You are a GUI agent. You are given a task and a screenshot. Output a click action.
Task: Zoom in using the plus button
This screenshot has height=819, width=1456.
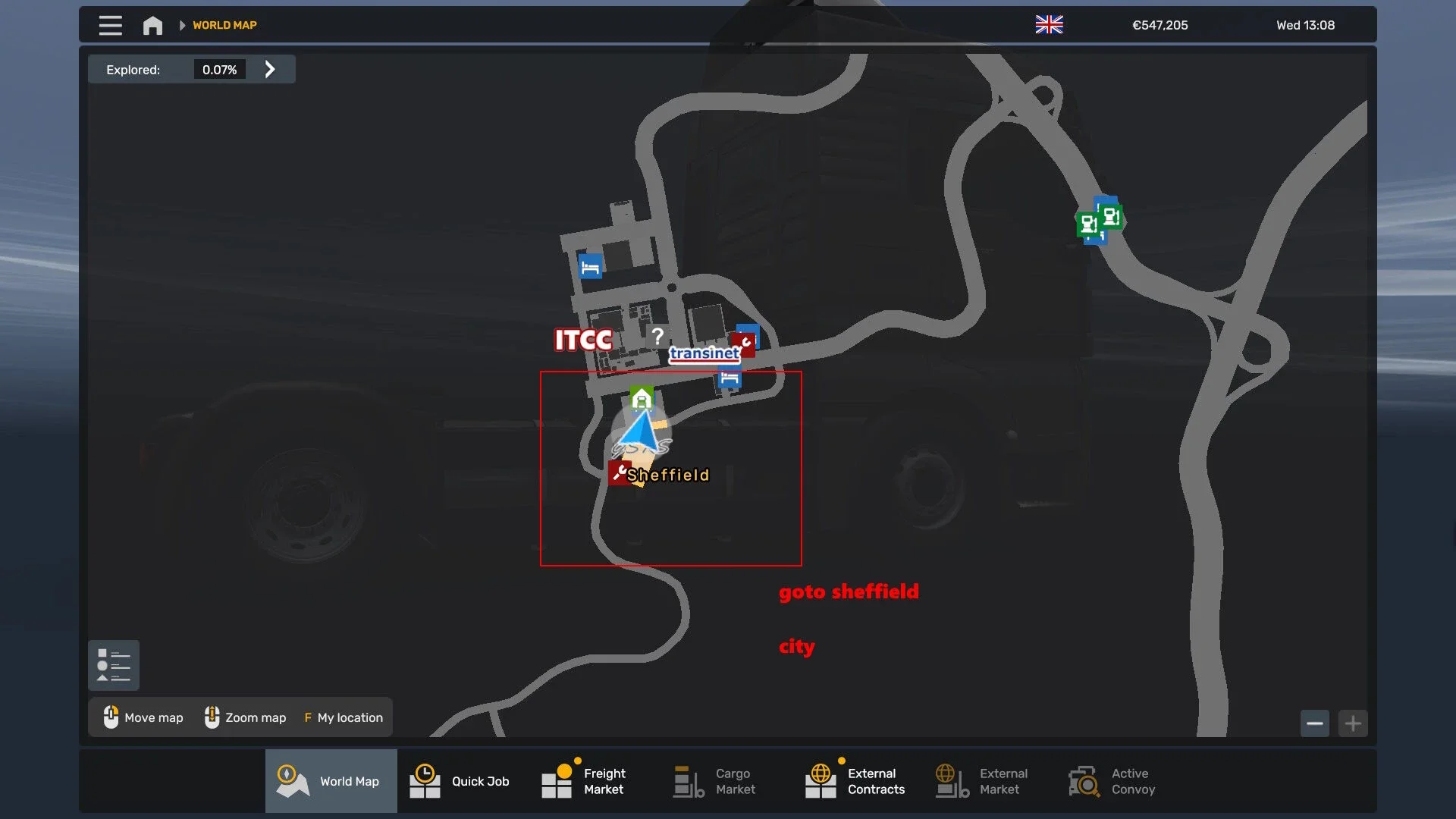click(1354, 723)
